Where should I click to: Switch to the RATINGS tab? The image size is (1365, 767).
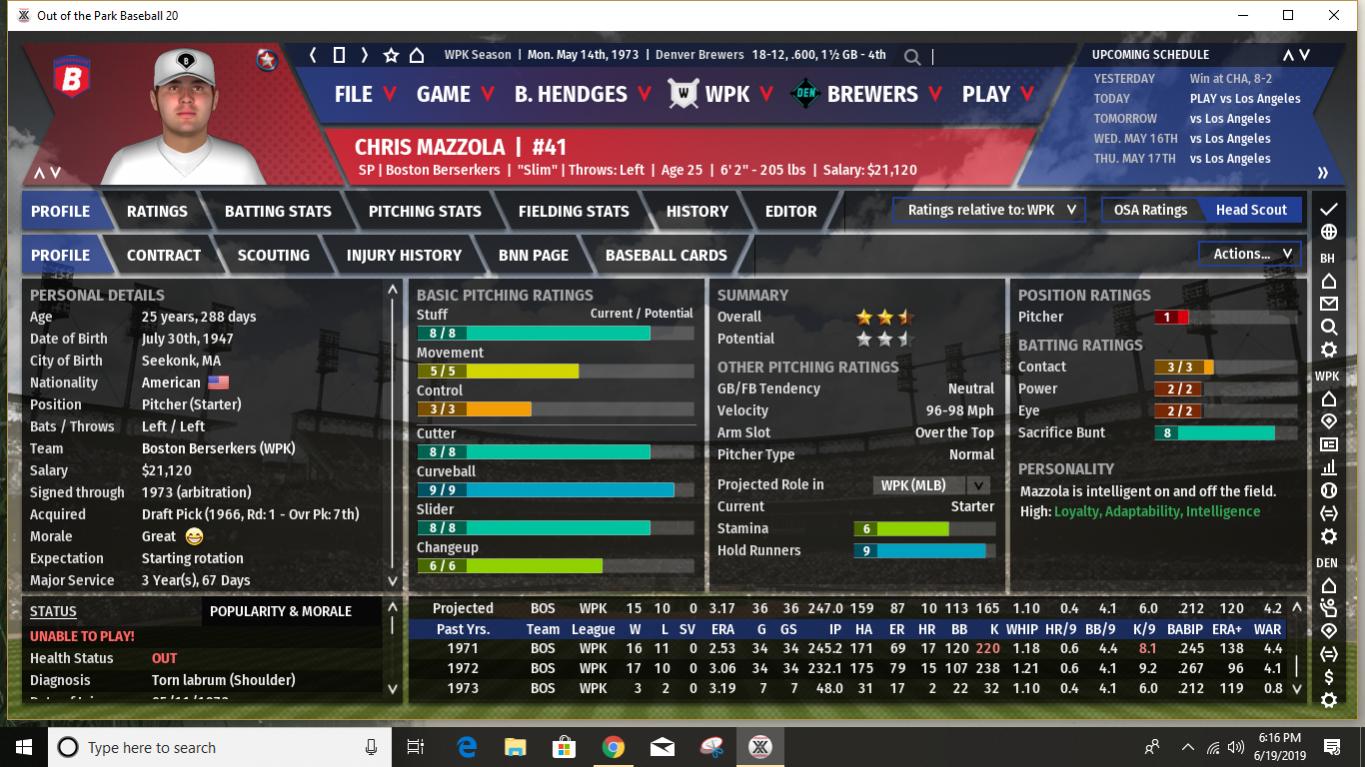pyautogui.click(x=157, y=211)
